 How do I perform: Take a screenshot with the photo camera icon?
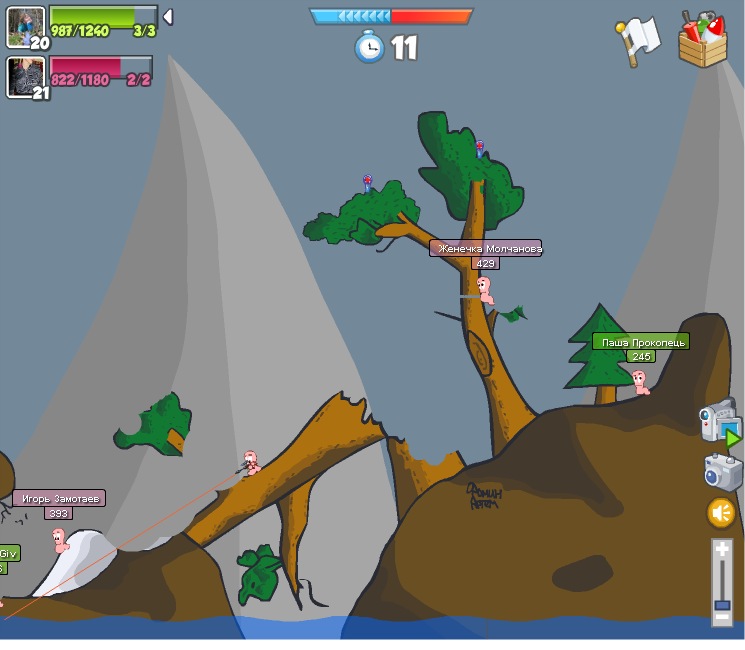coord(722,472)
